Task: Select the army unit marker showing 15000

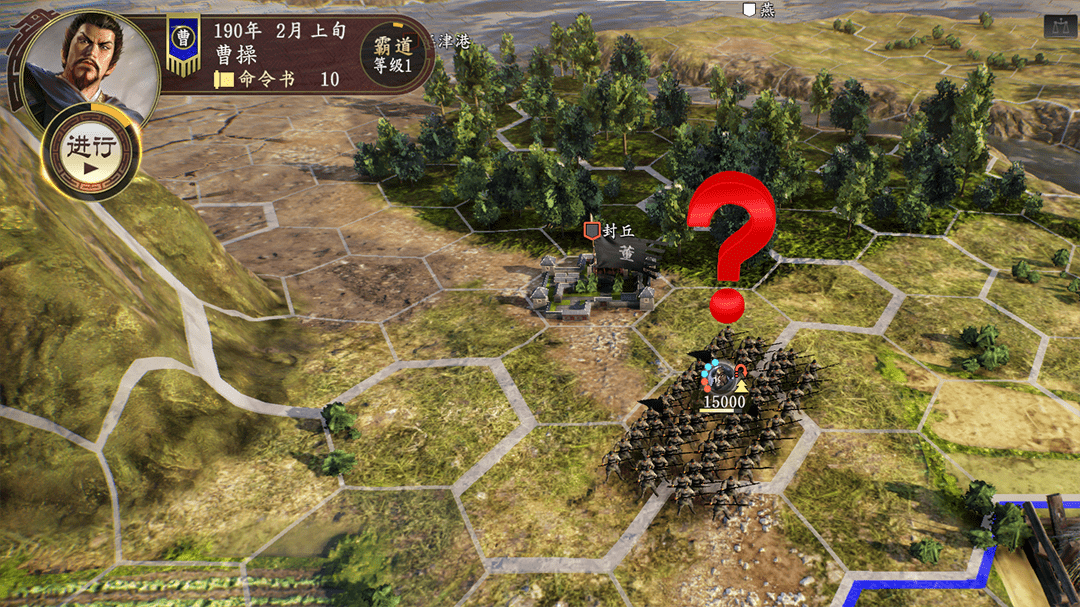Action: click(723, 384)
